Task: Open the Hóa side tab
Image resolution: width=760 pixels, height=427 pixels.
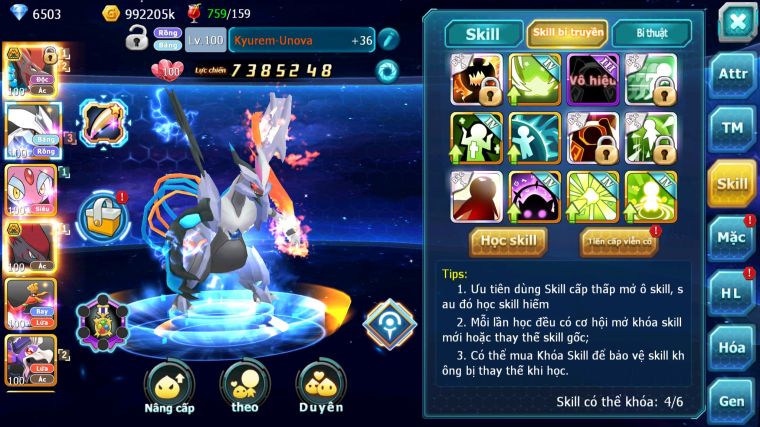Action: tap(732, 347)
